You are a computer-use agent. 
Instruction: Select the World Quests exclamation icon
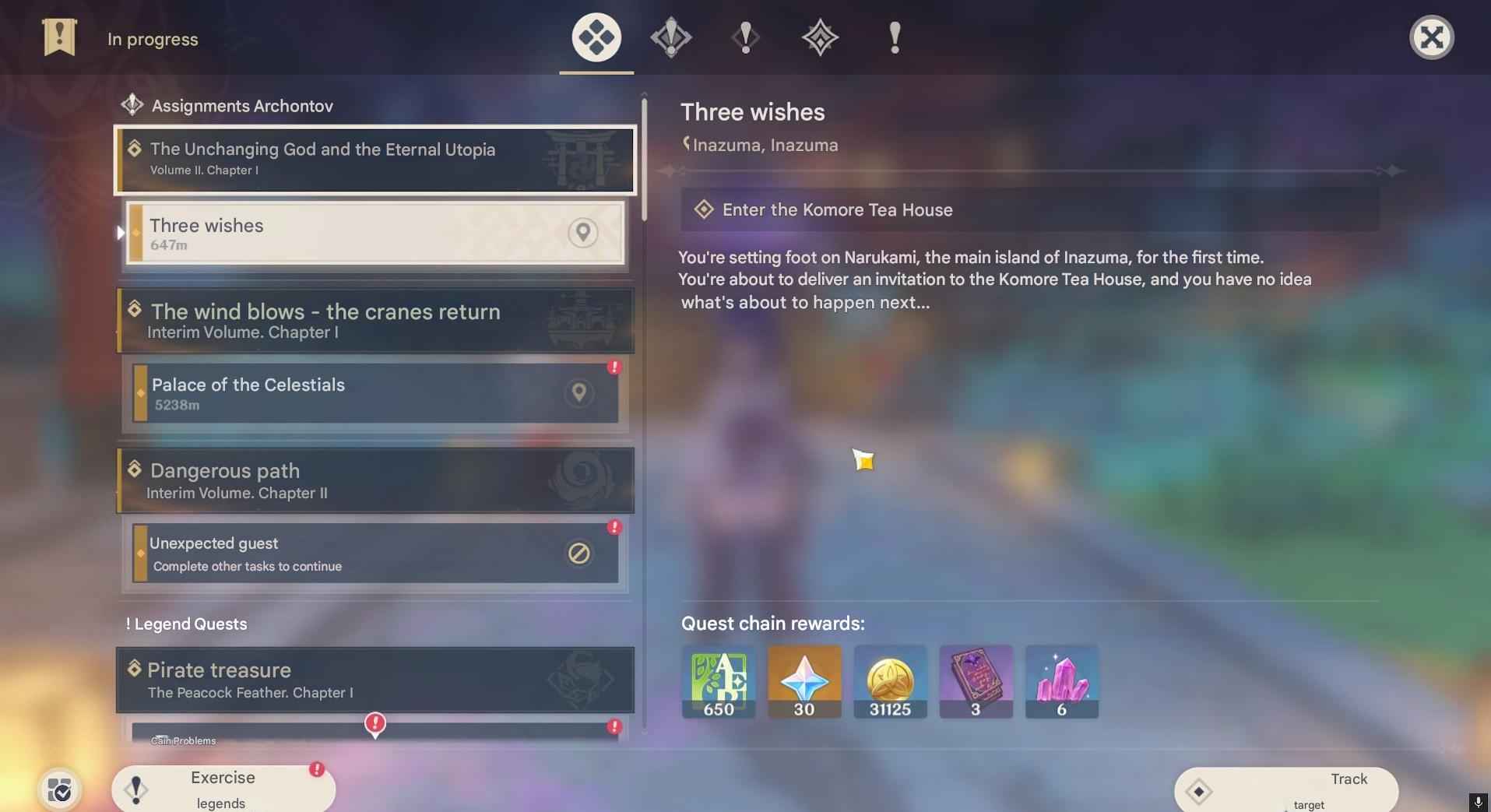coord(745,37)
